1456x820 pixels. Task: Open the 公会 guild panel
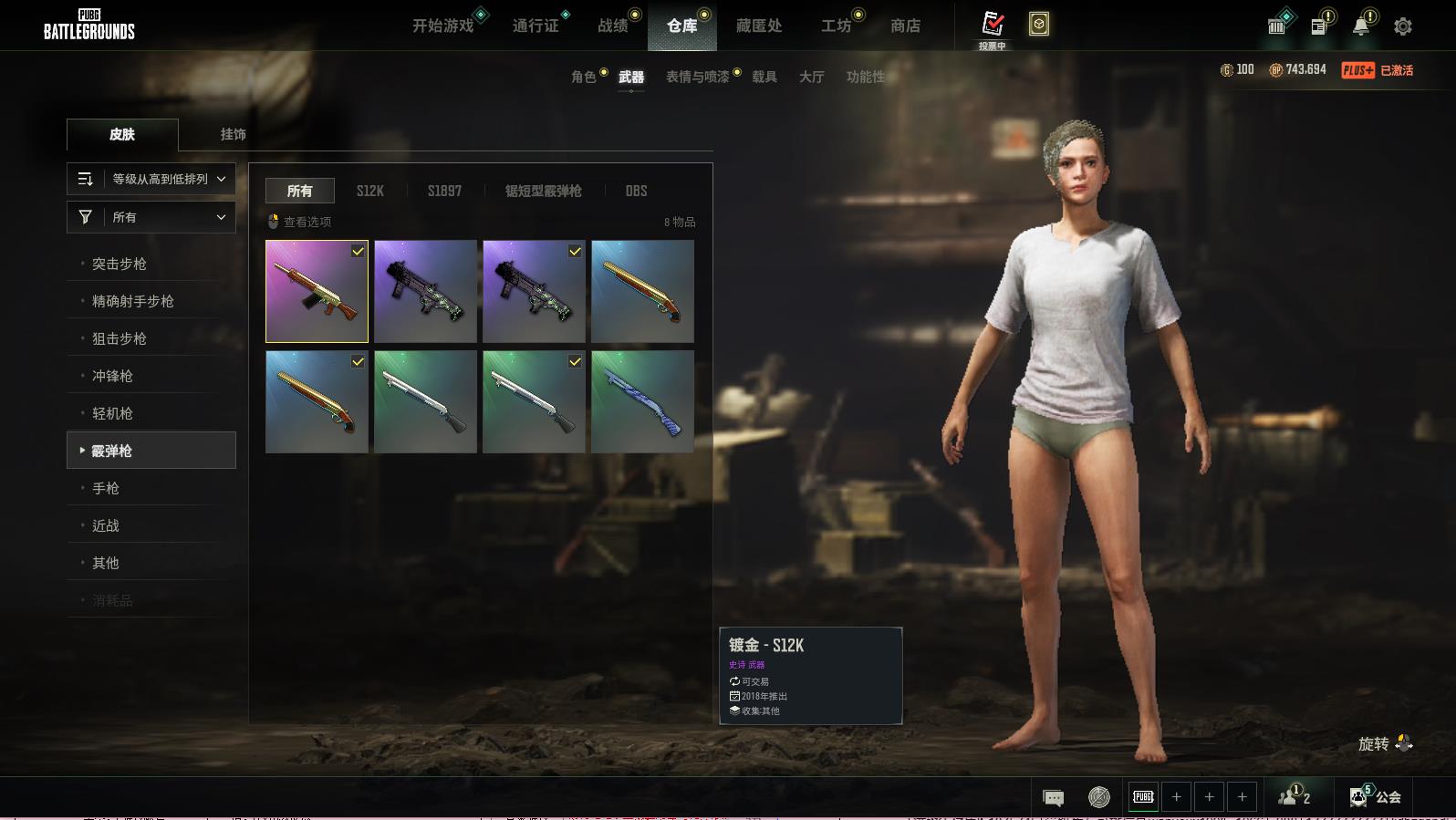[1379, 797]
